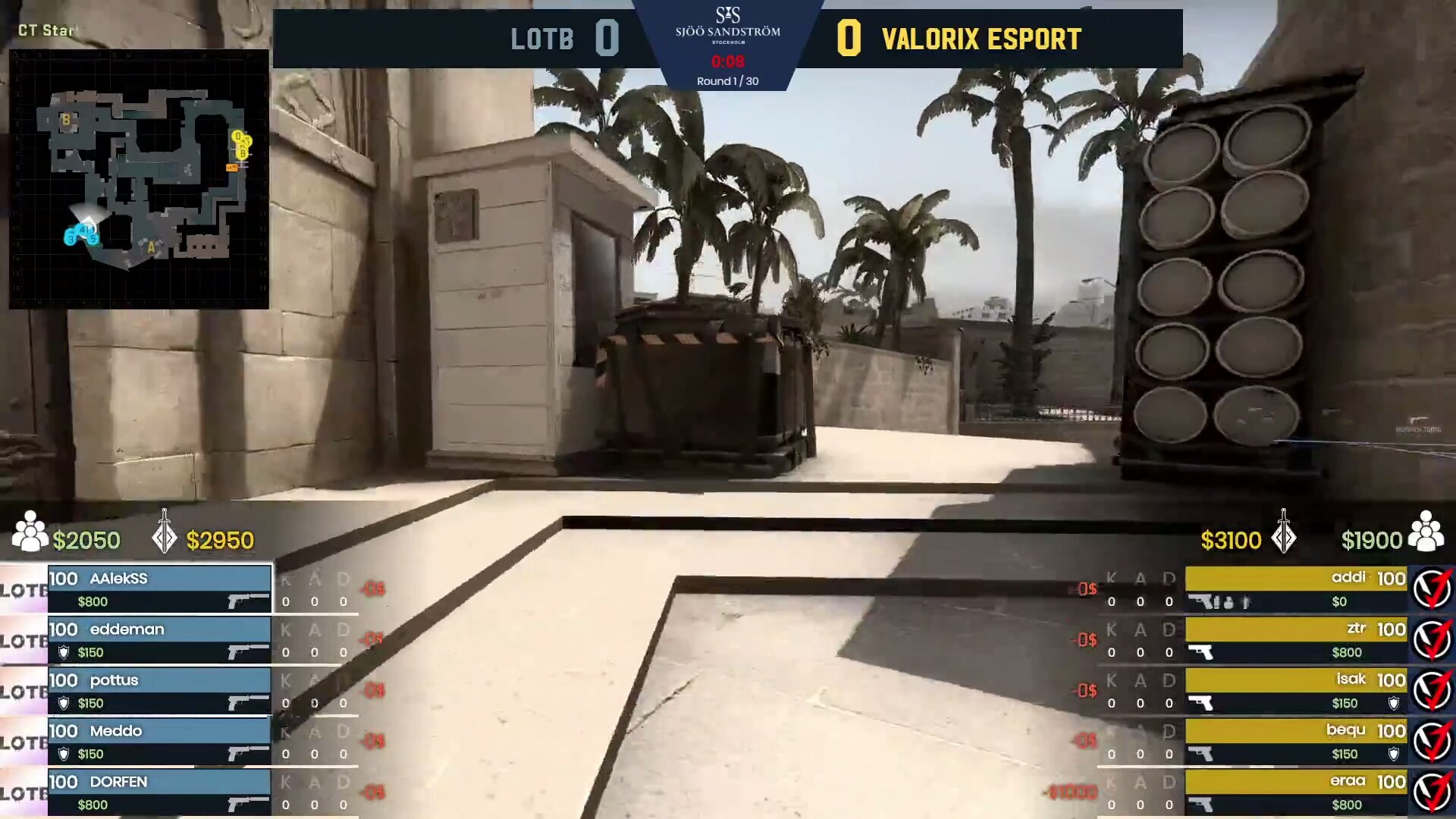Click the Valorix logo next to addi's row

click(x=1431, y=586)
